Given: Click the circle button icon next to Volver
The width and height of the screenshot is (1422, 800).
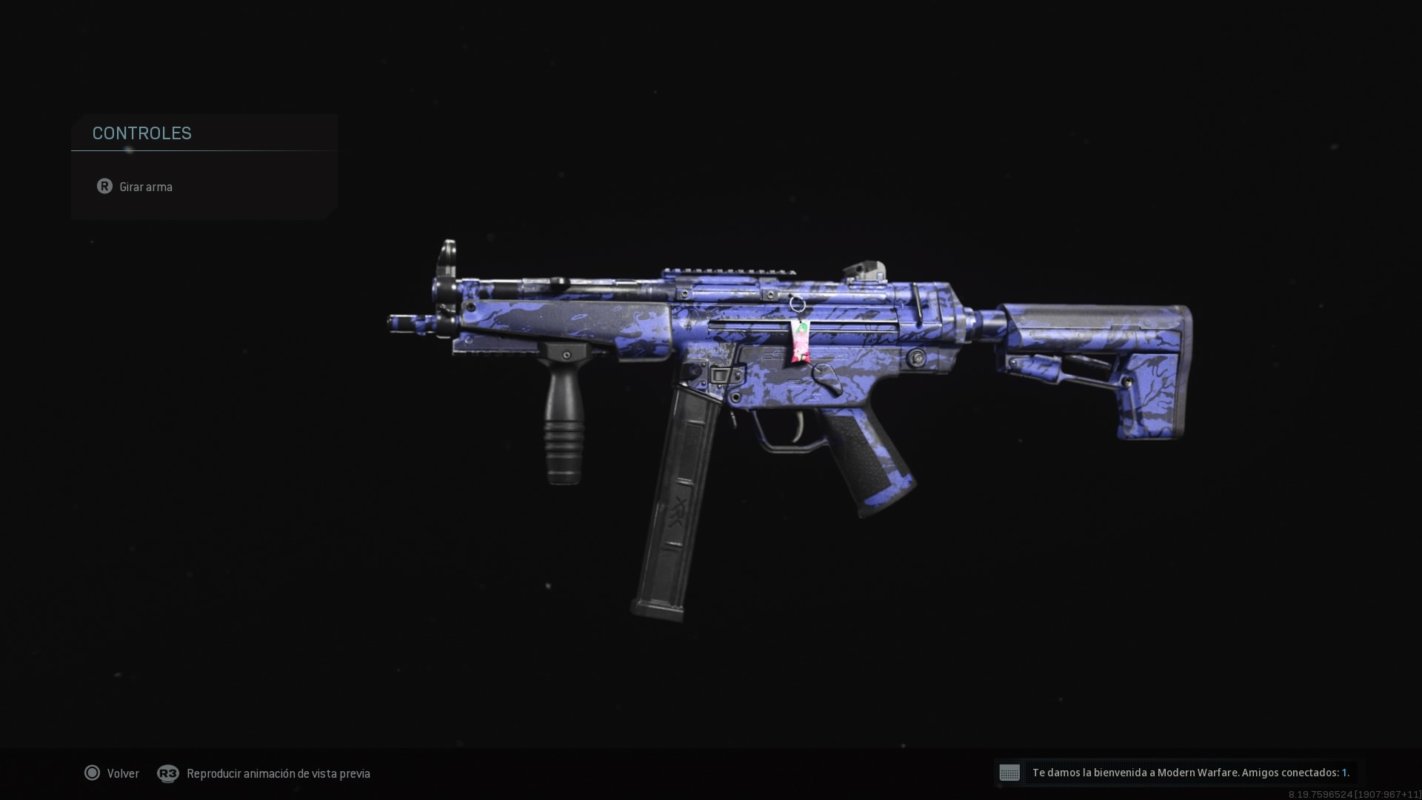Looking at the screenshot, I should 91,773.
